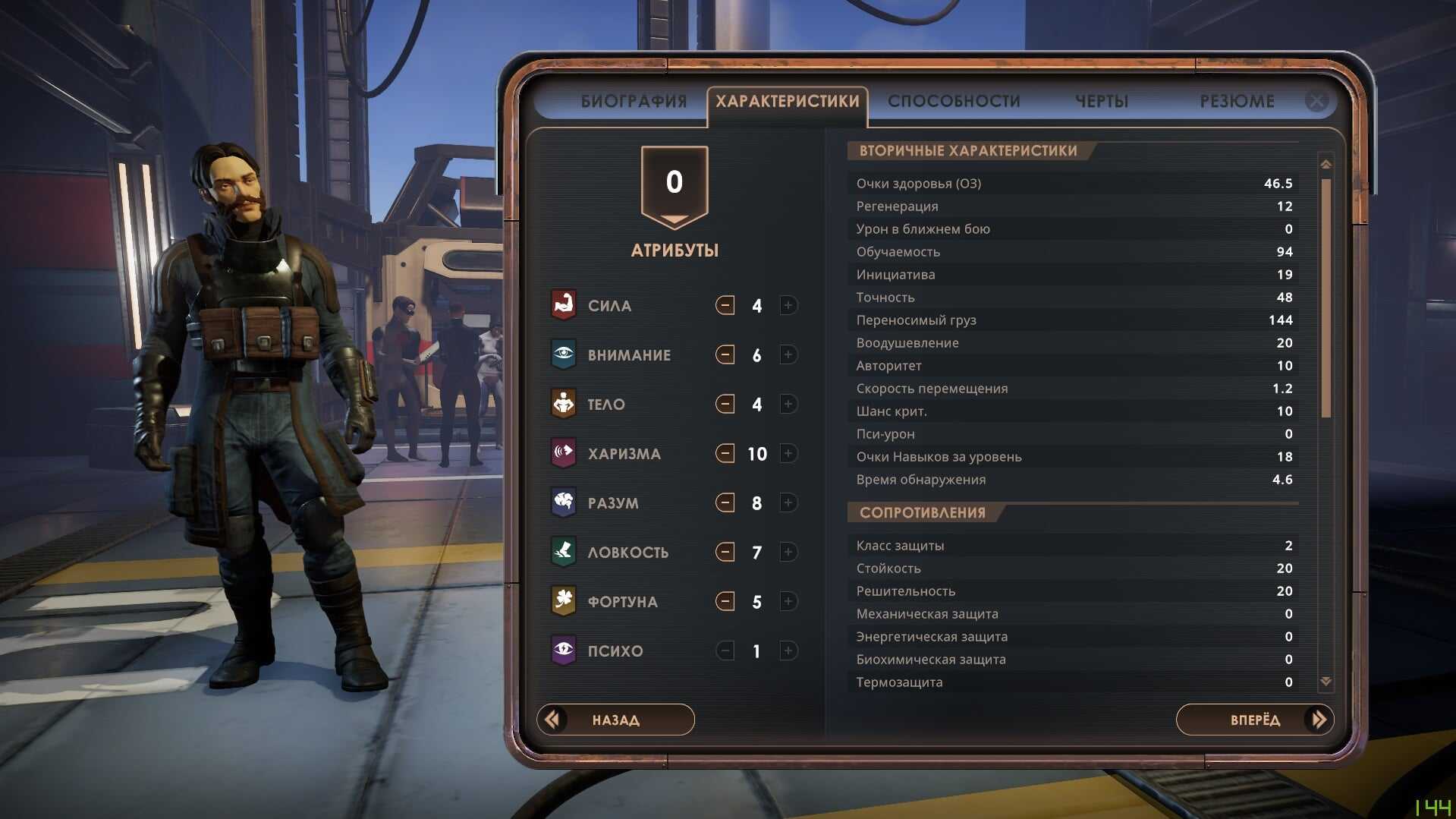The image size is (1456, 819).
Task: Click the Харизма attribute icon
Action: coord(563,453)
